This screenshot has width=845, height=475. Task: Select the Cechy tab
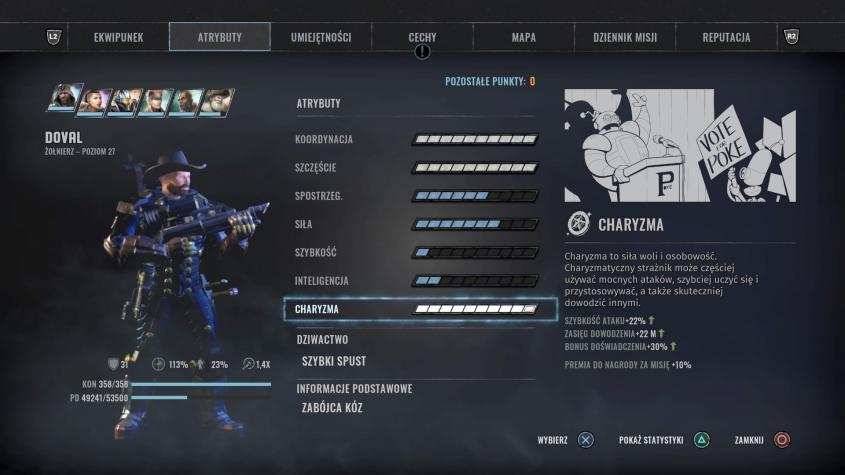pyautogui.click(x=422, y=37)
